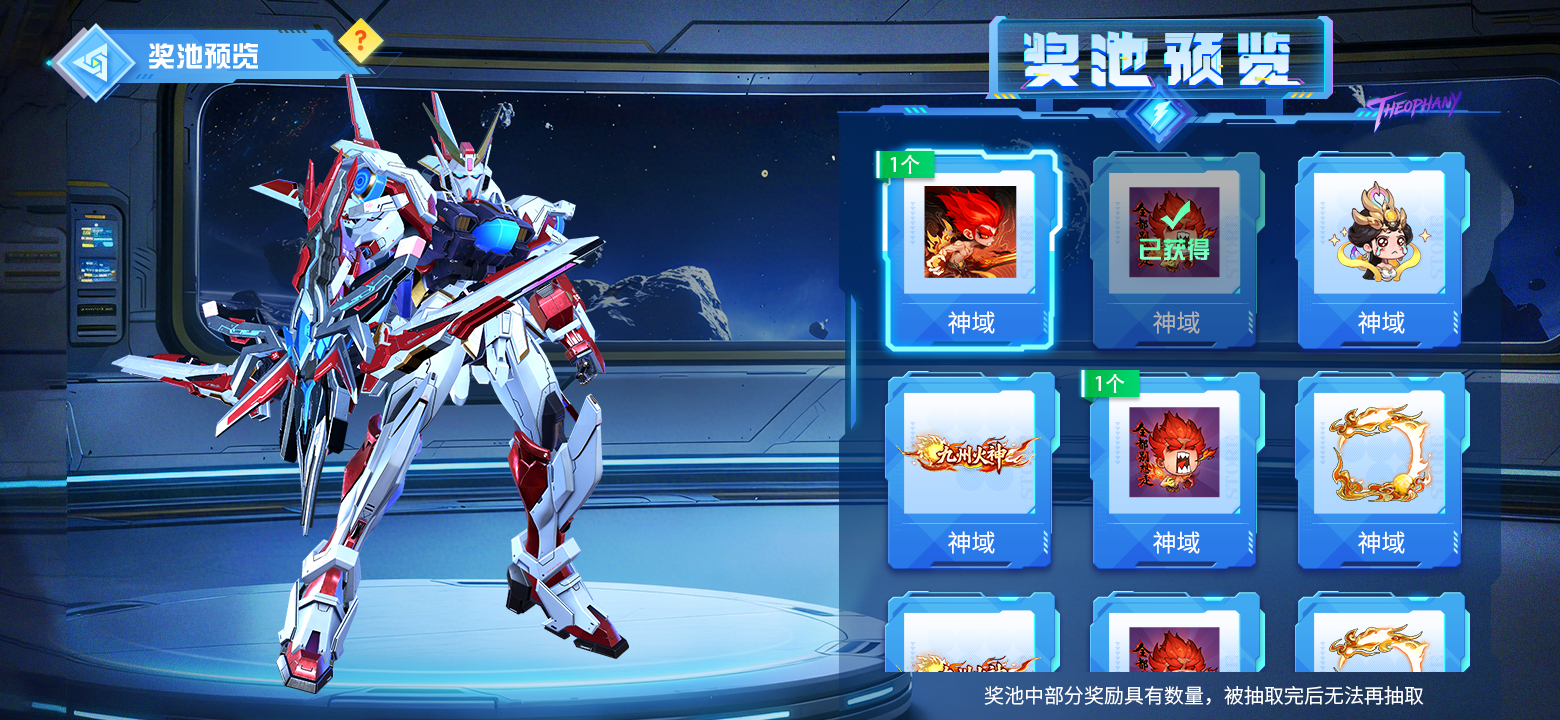Viewport: 1560px width, 720px height.
Task: Choose the chibi princess sticker reward
Action: [1380, 248]
